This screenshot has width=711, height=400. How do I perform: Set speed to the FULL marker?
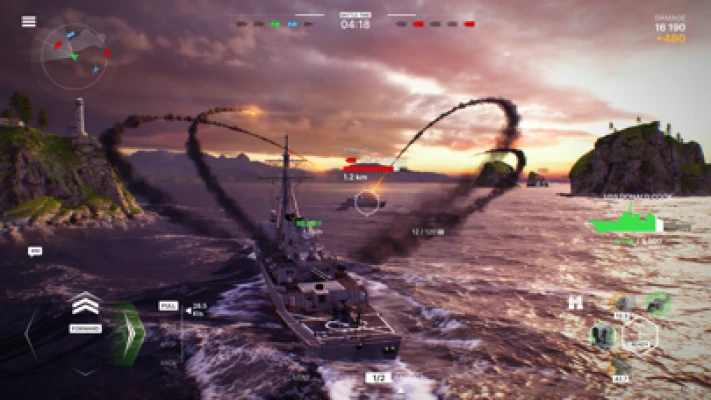(x=168, y=304)
